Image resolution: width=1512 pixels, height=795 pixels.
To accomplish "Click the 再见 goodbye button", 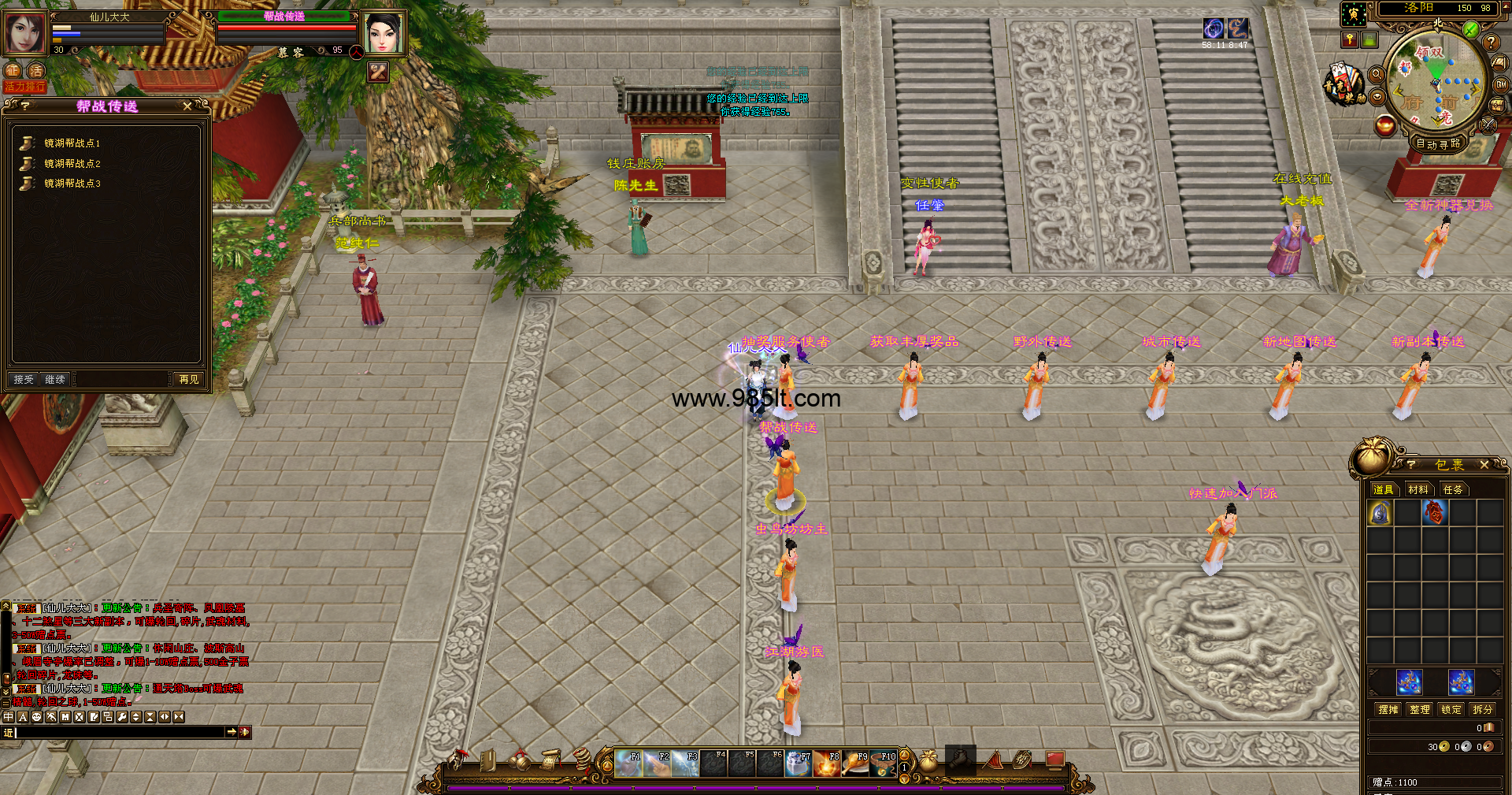I will pyautogui.click(x=189, y=380).
